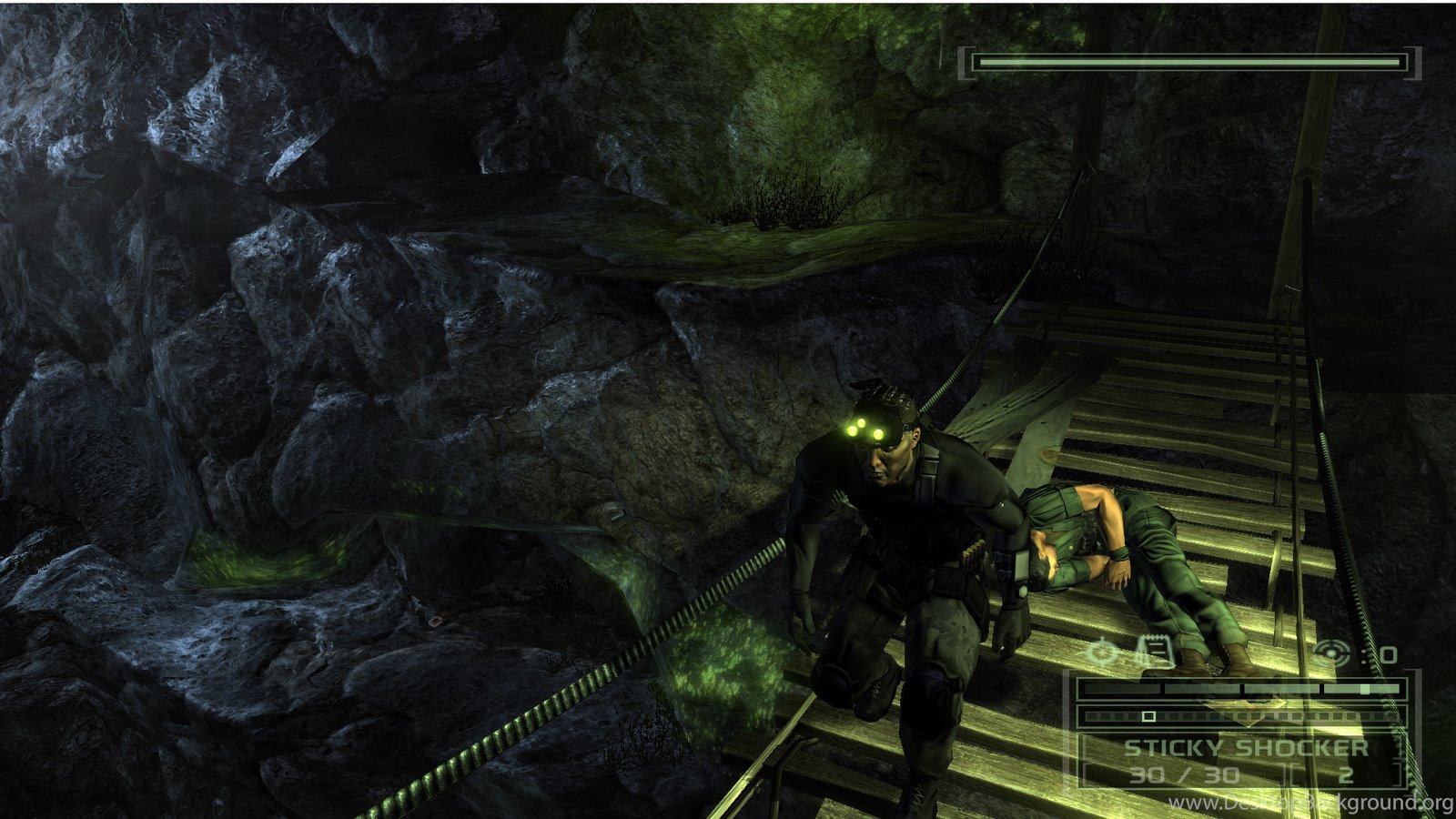Click the crosshair objective icon
The width and height of the screenshot is (1456, 819).
click(x=1104, y=652)
